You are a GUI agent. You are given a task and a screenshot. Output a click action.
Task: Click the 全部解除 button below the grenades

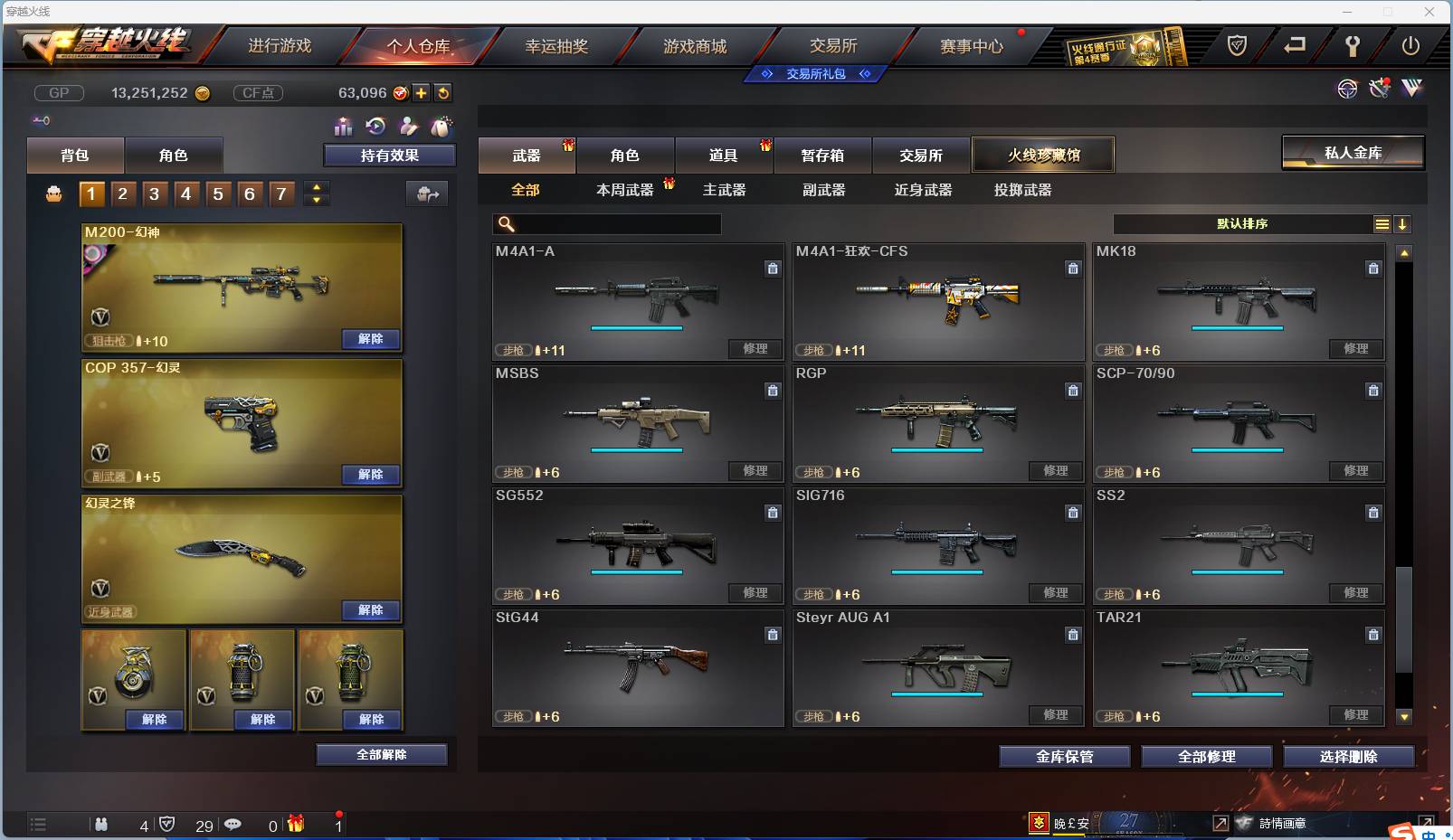coord(382,754)
